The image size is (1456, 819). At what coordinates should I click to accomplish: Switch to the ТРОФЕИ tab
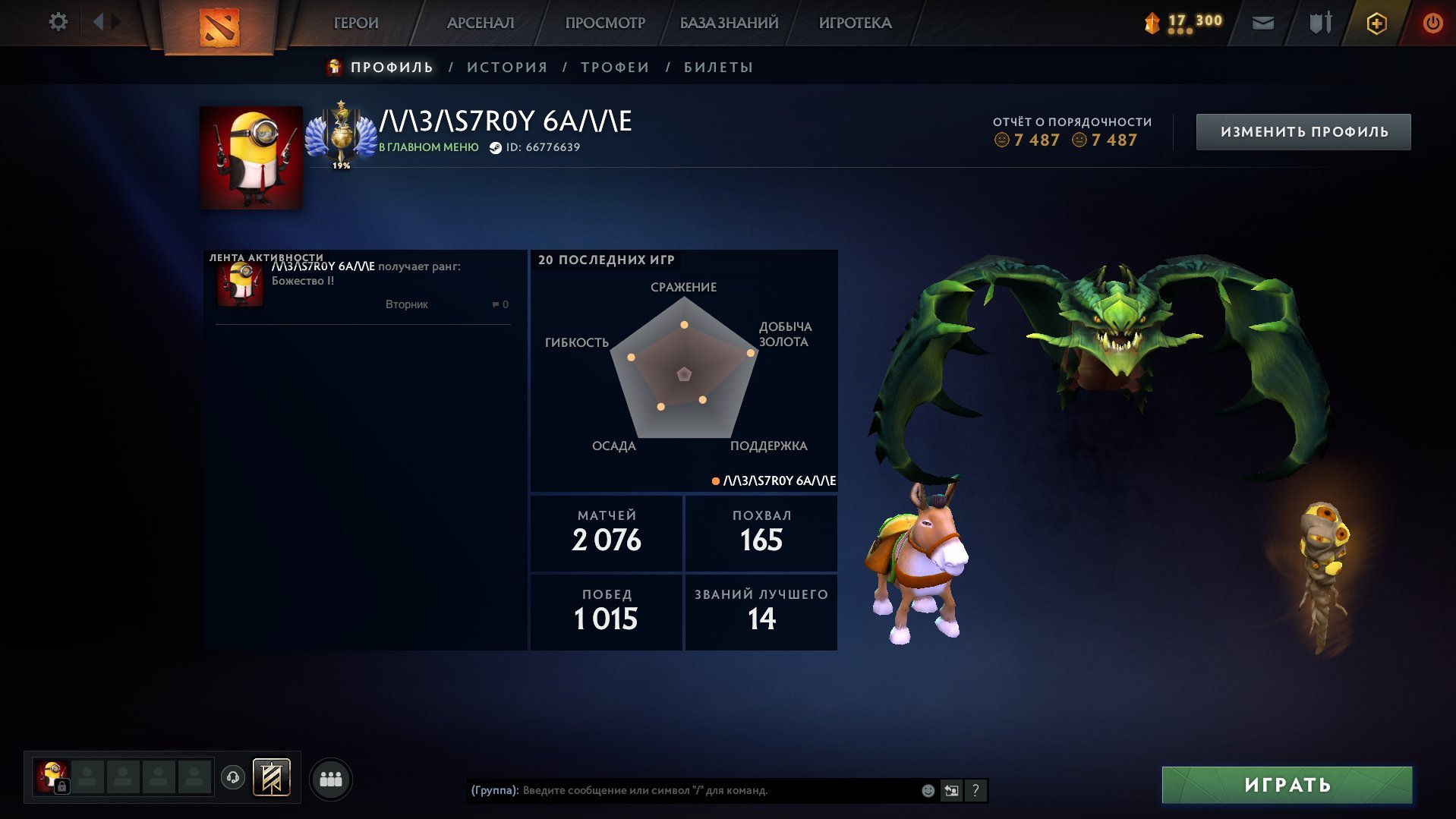(x=615, y=68)
